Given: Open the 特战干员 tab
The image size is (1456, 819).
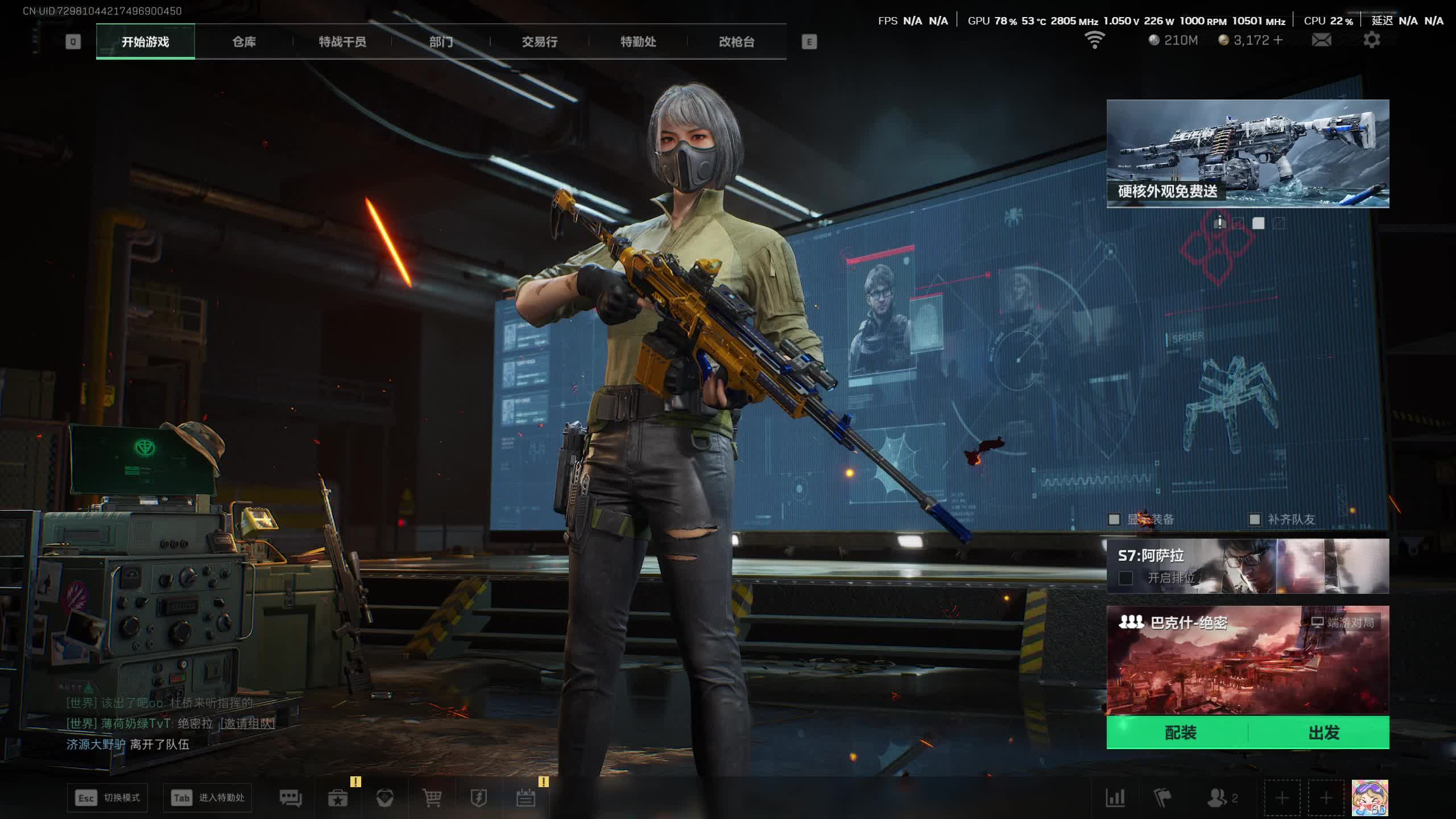Looking at the screenshot, I should tap(342, 42).
